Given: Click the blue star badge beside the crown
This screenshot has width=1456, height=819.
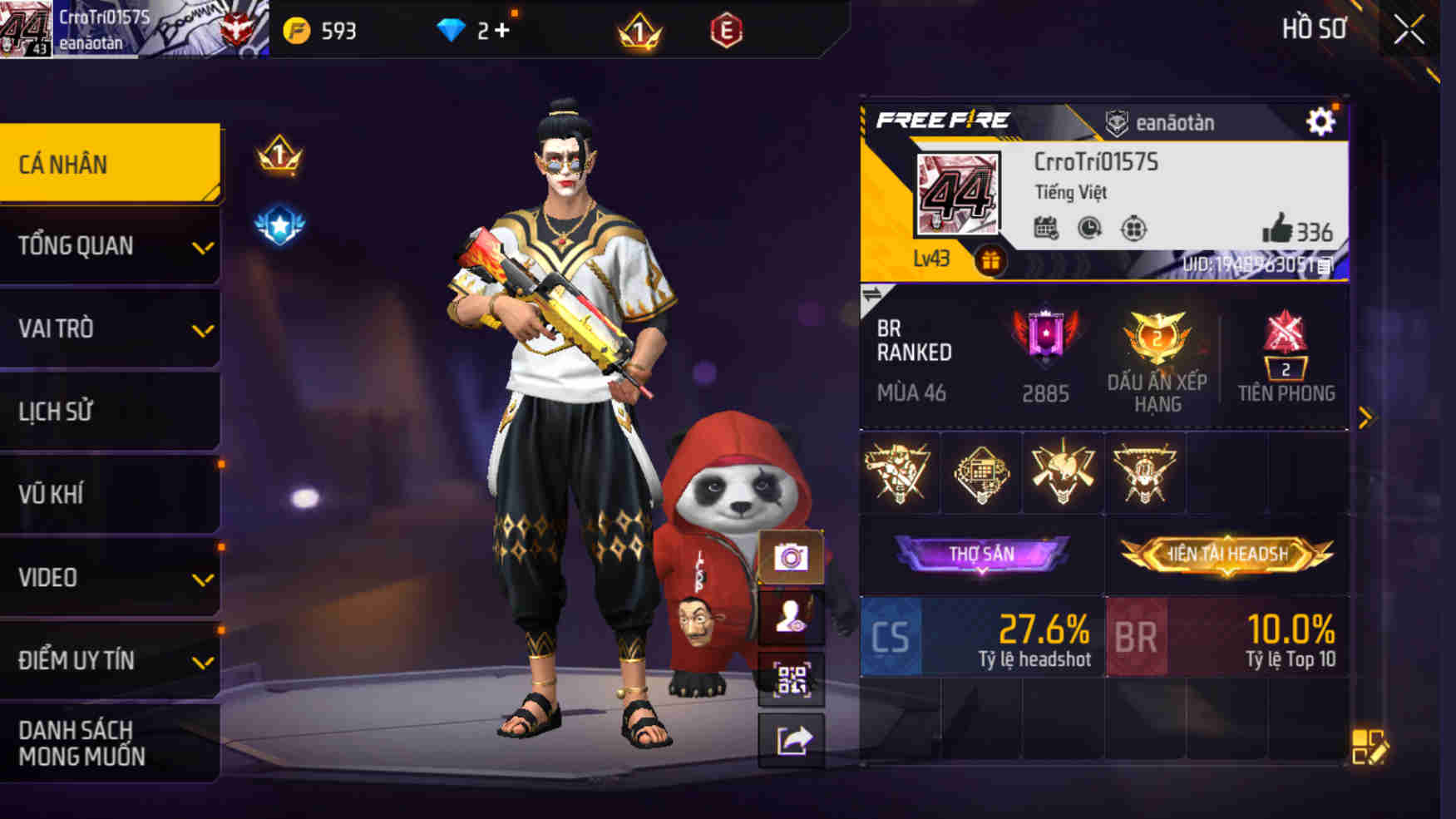Looking at the screenshot, I should coord(281,223).
